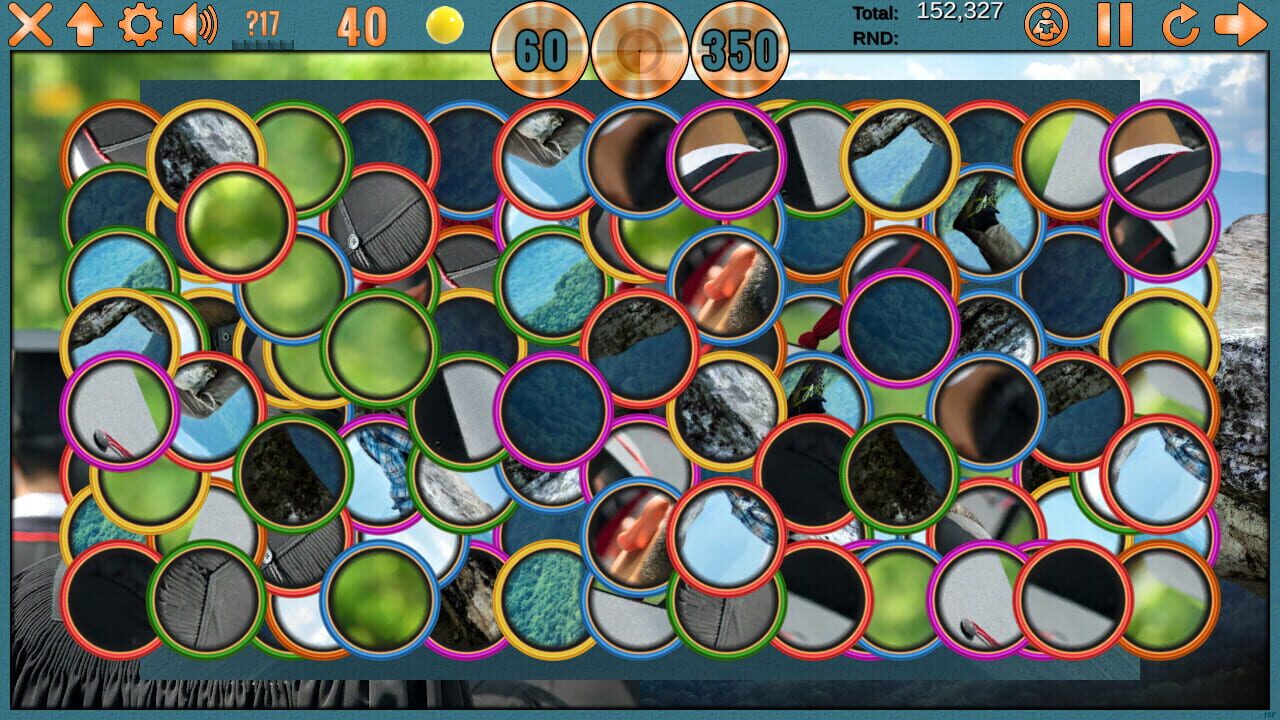Click the orange 40 counter
The width and height of the screenshot is (1280, 720).
tap(362, 27)
